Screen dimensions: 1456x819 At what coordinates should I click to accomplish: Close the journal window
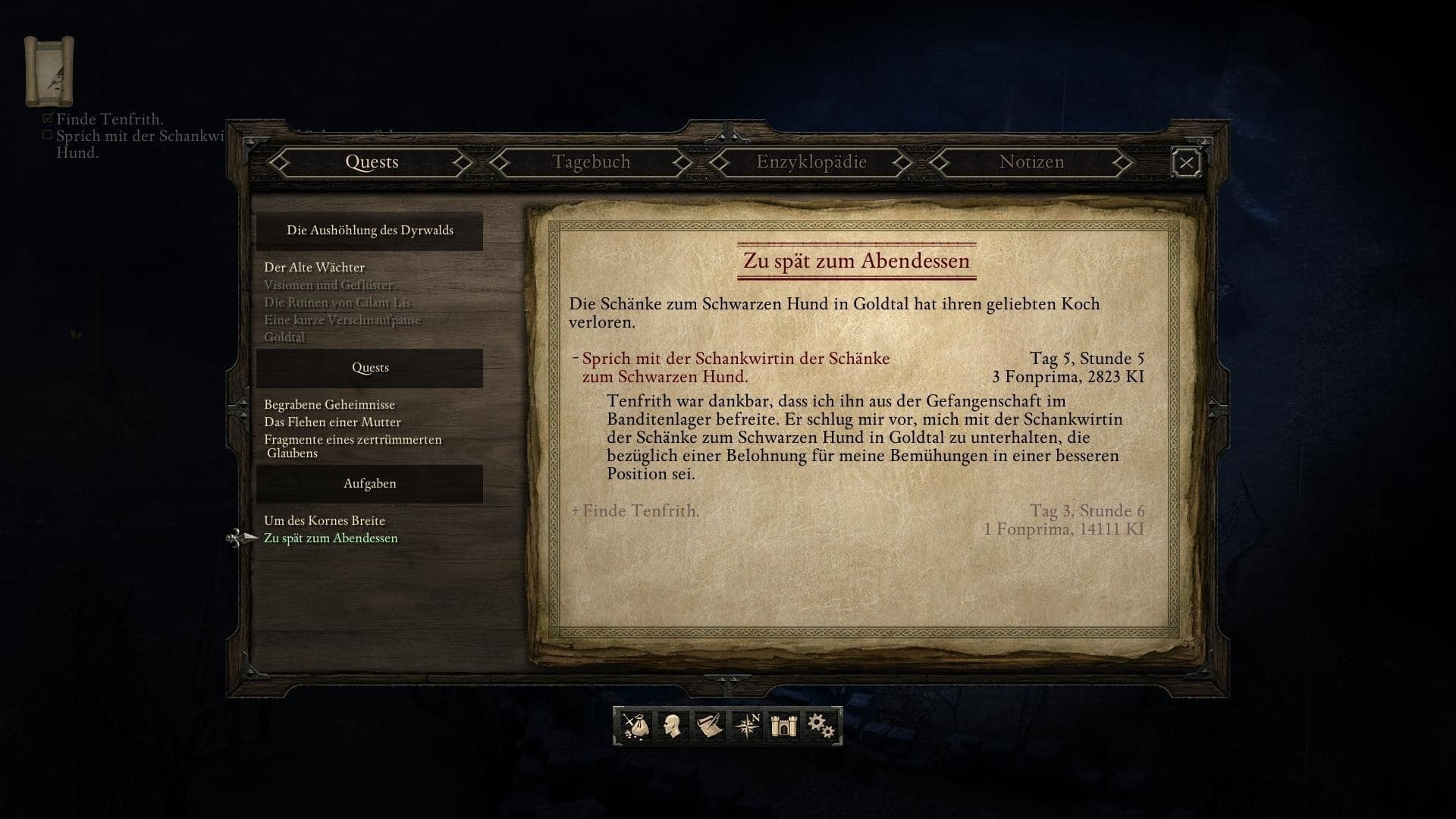1186,163
